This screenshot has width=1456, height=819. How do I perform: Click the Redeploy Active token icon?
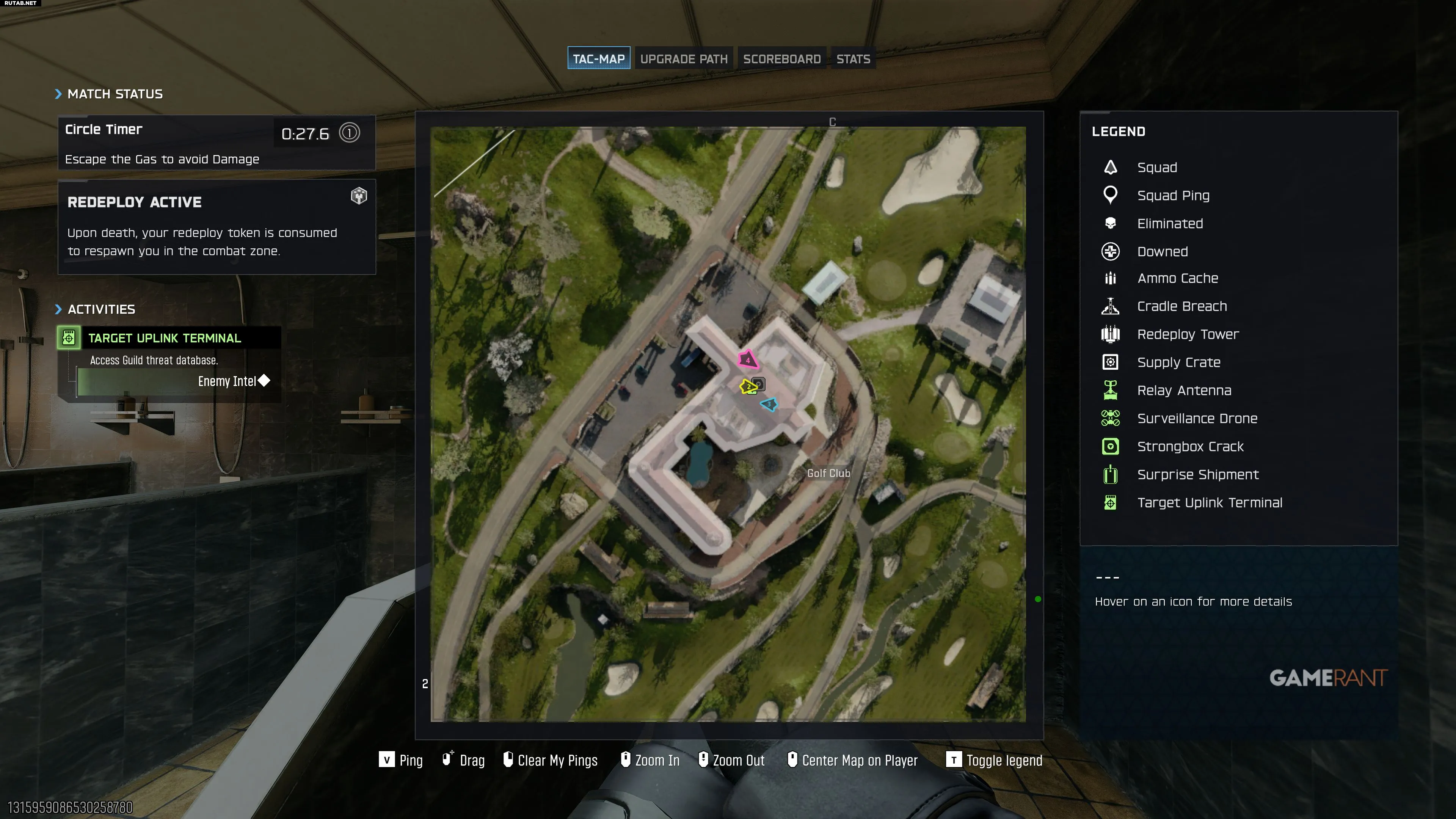pos(359,196)
